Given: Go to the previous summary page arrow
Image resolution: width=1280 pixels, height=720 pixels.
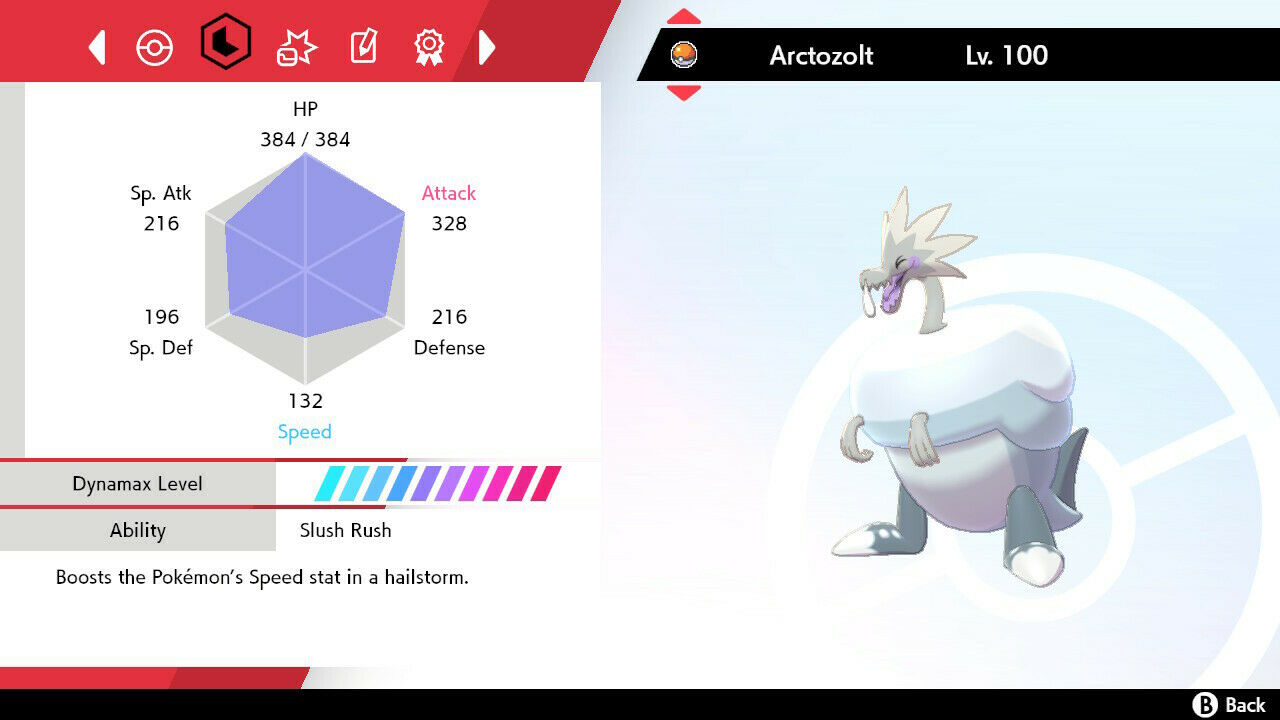Looking at the screenshot, I should click(97, 47).
